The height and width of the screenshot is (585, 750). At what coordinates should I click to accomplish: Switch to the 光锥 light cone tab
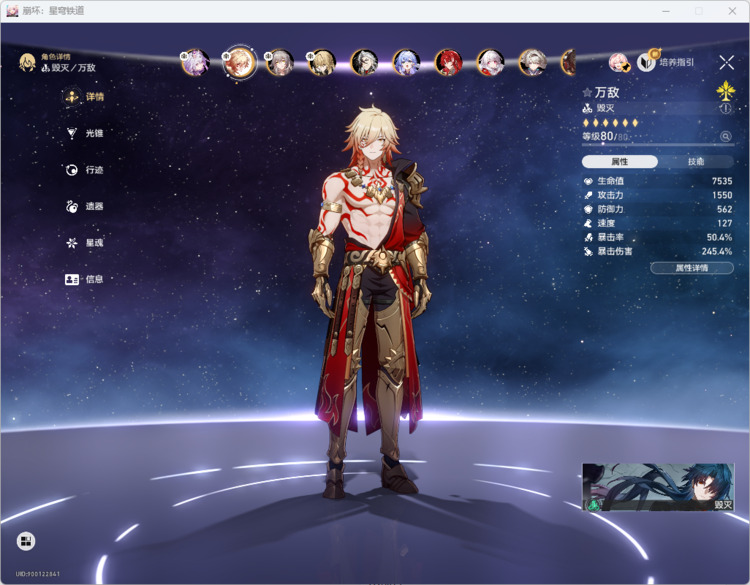(85, 133)
